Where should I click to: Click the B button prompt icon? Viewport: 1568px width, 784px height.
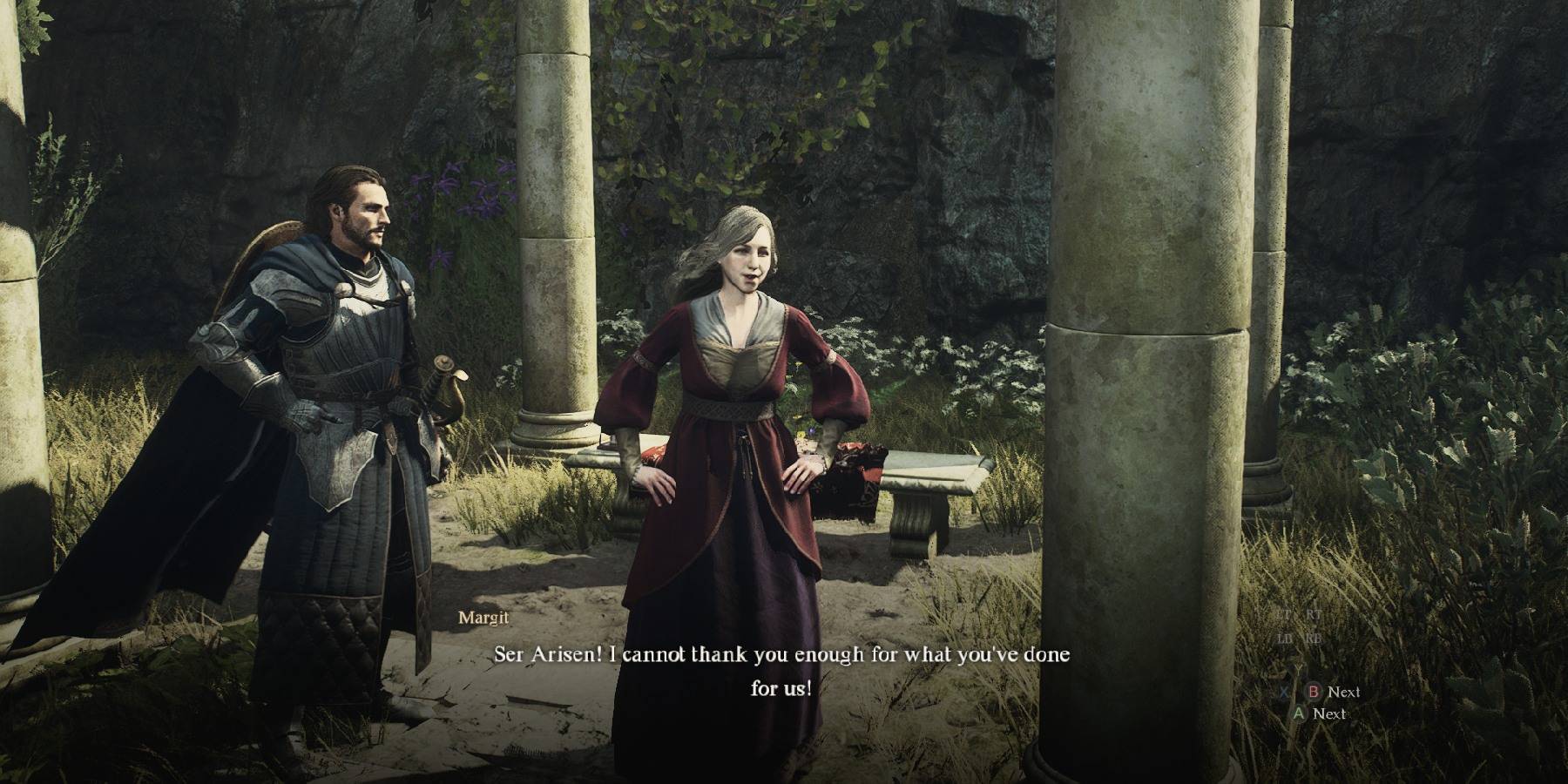(x=1314, y=693)
